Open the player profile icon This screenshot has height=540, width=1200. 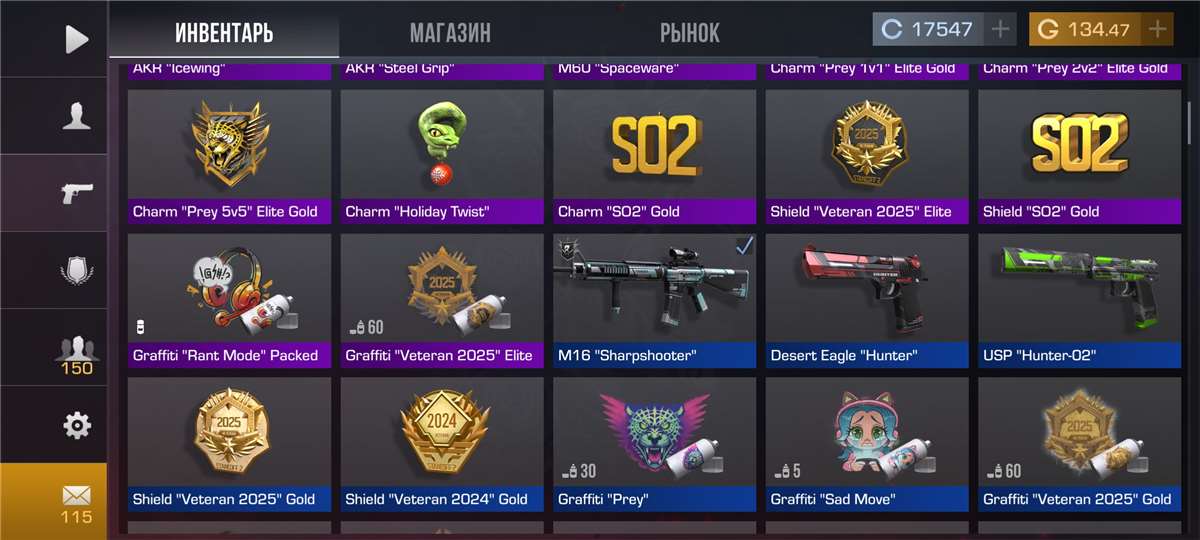[76, 116]
